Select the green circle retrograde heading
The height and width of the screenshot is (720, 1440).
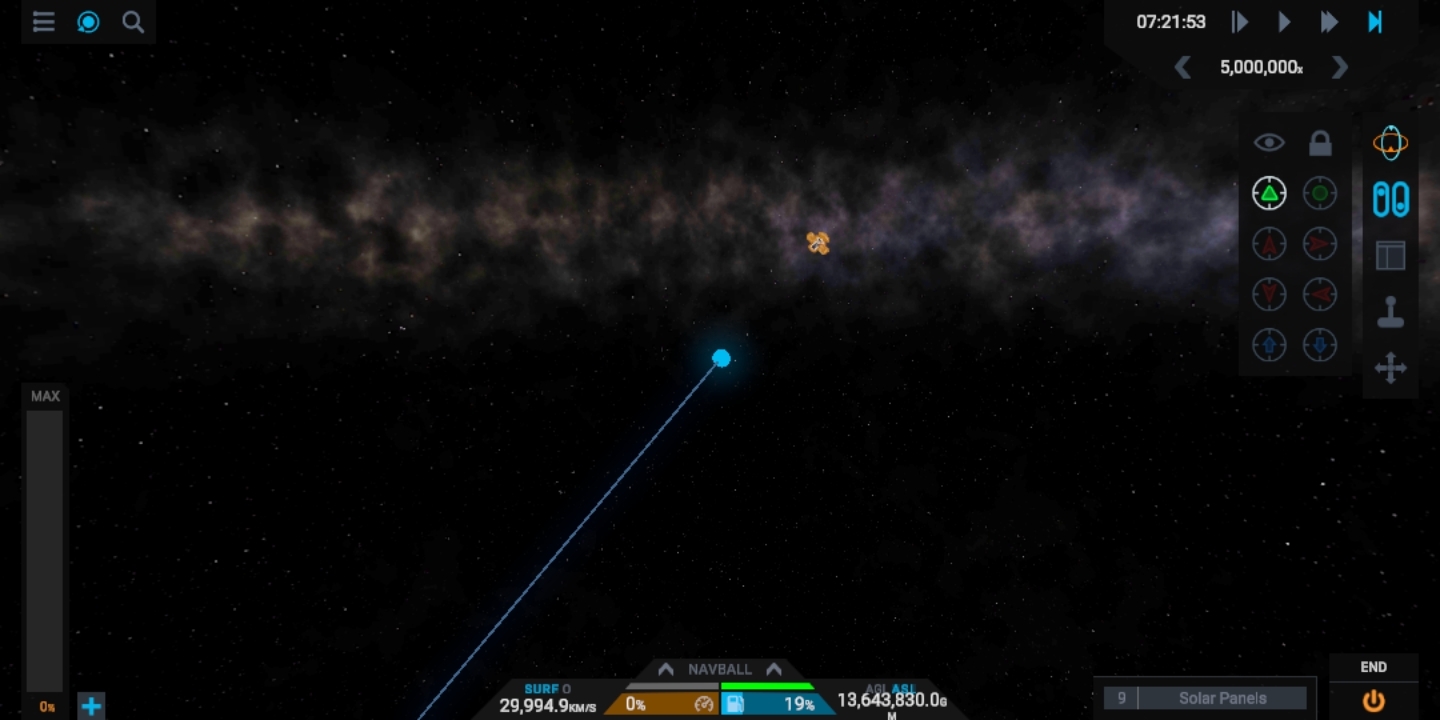(x=1320, y=194)
